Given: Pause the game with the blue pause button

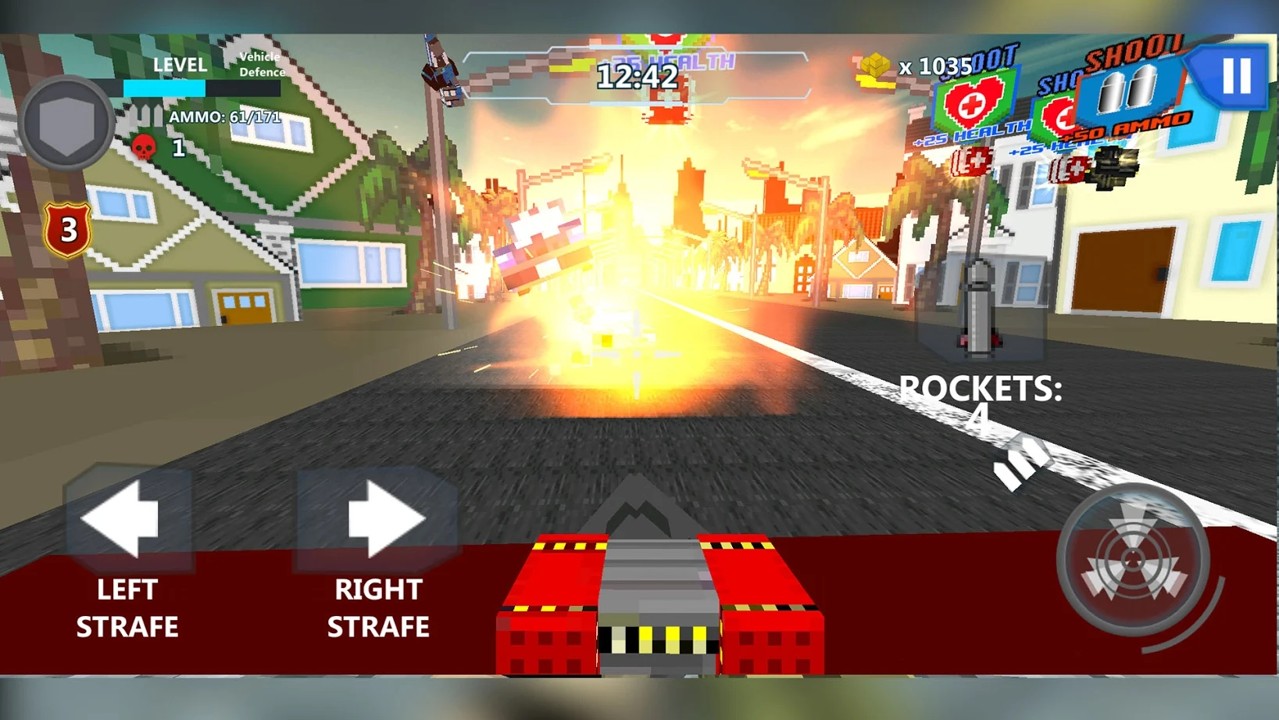Looking at the screenshot, I should coord(1235,76).
